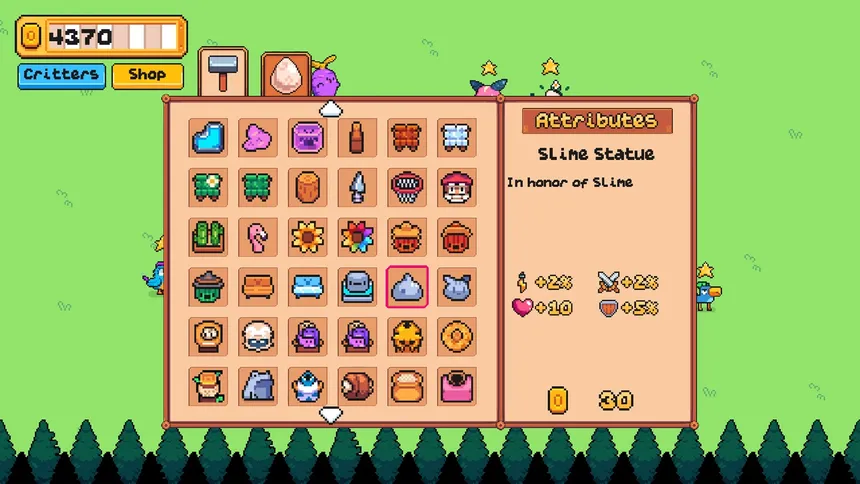Pick the orange sofa item
Image resolution: width=860 pixels, height=484 pixels.
point(258,286)
